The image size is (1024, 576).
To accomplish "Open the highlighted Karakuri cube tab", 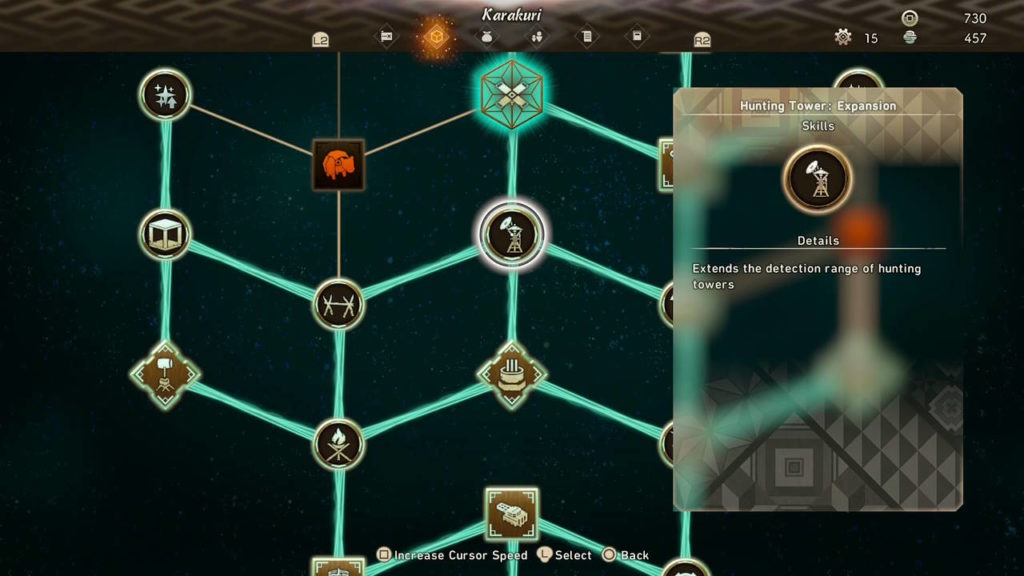I will pyautogui.click(x=437, y=38).
